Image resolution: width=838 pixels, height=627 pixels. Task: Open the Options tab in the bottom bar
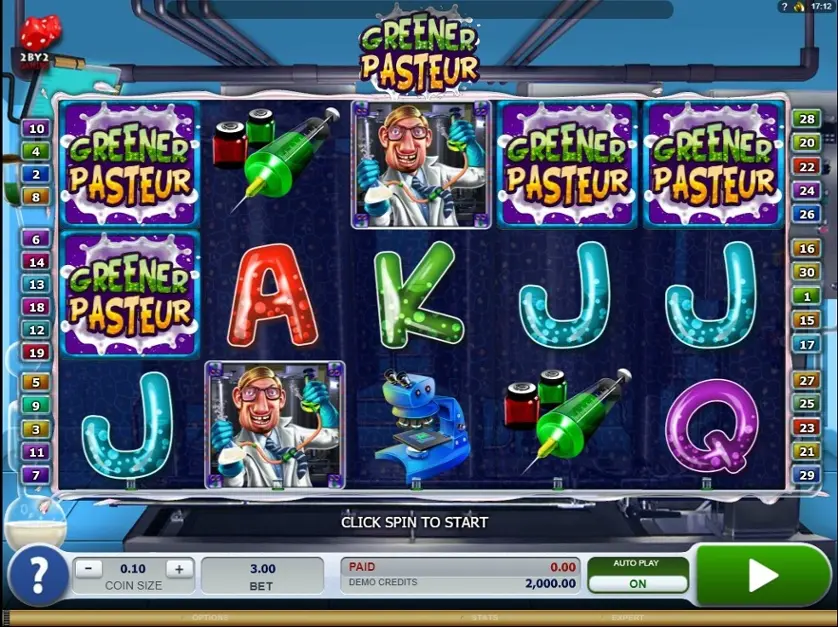coord(210,619)
